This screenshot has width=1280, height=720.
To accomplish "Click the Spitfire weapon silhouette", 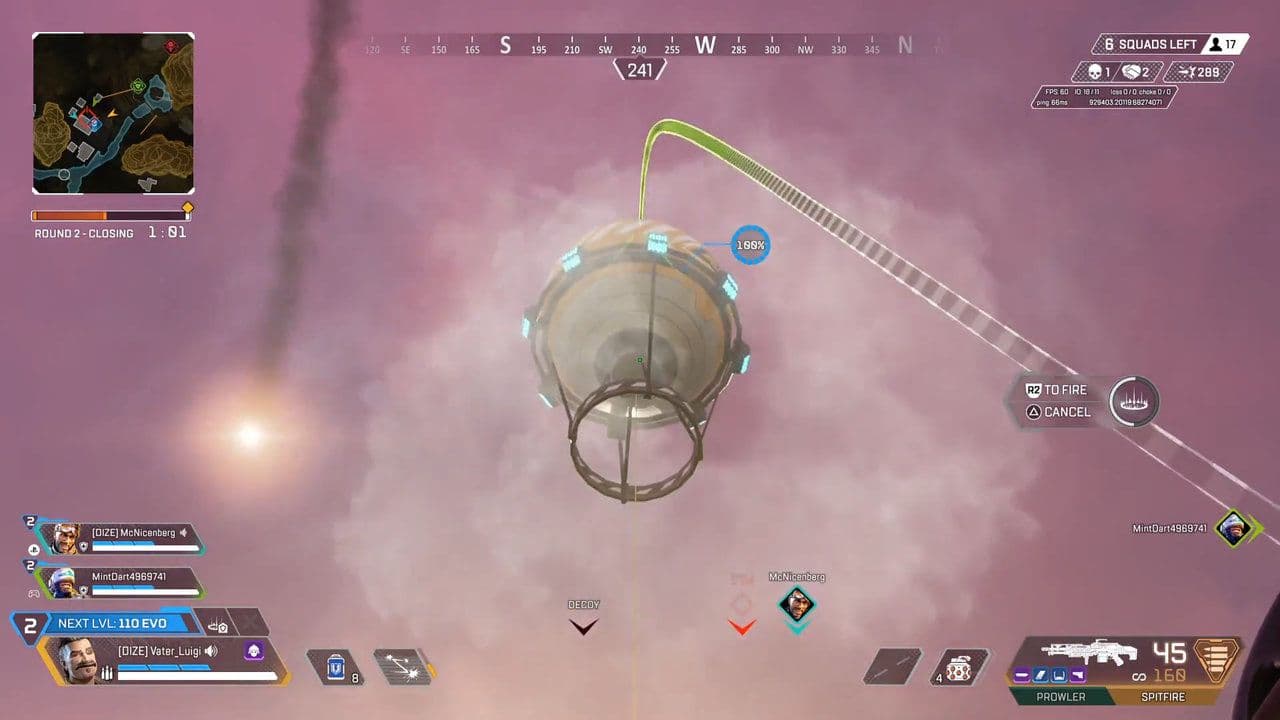I will pos(1090,652).
